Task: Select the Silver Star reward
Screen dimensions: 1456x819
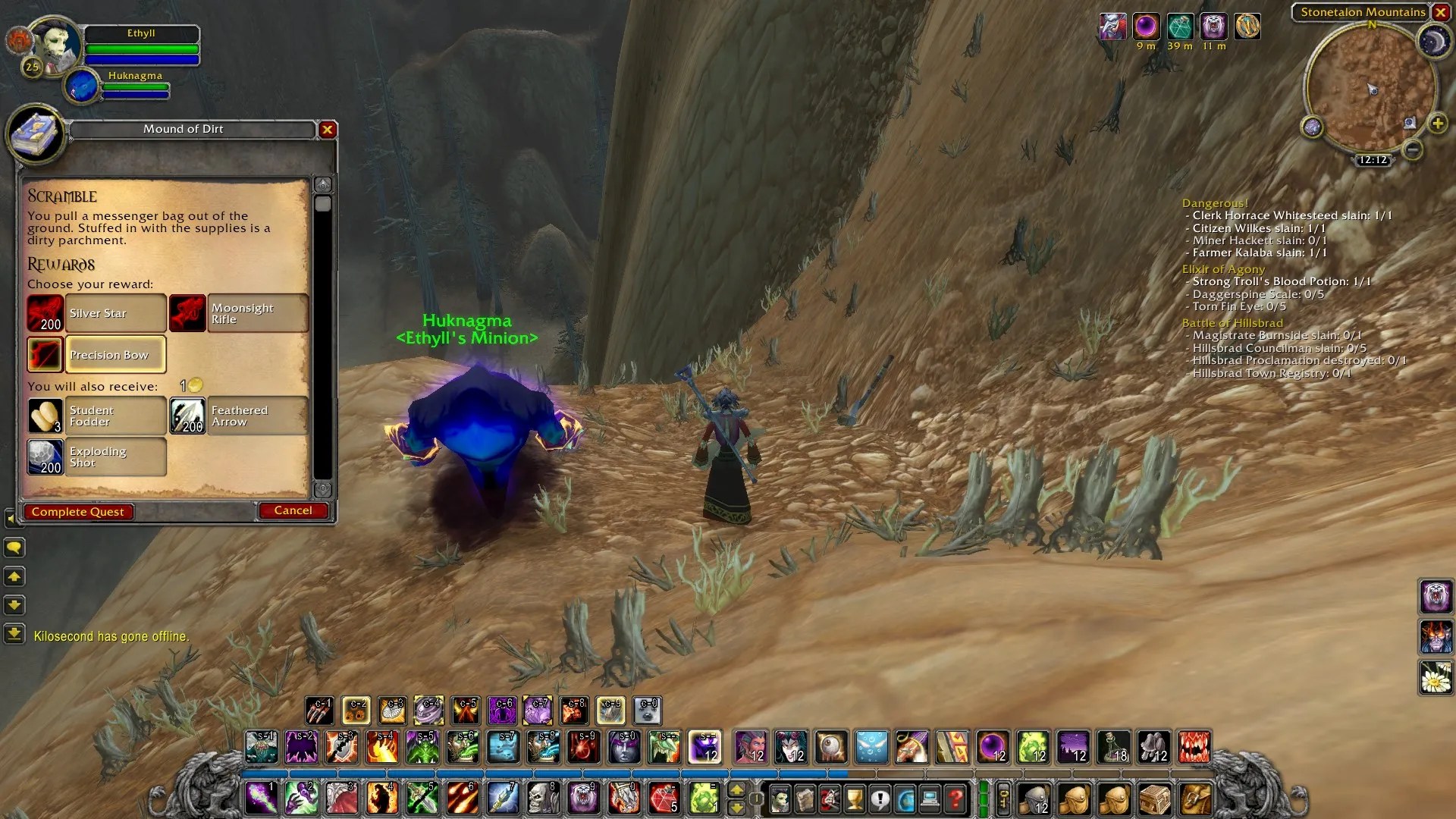Action: click(x=114, y=313)
